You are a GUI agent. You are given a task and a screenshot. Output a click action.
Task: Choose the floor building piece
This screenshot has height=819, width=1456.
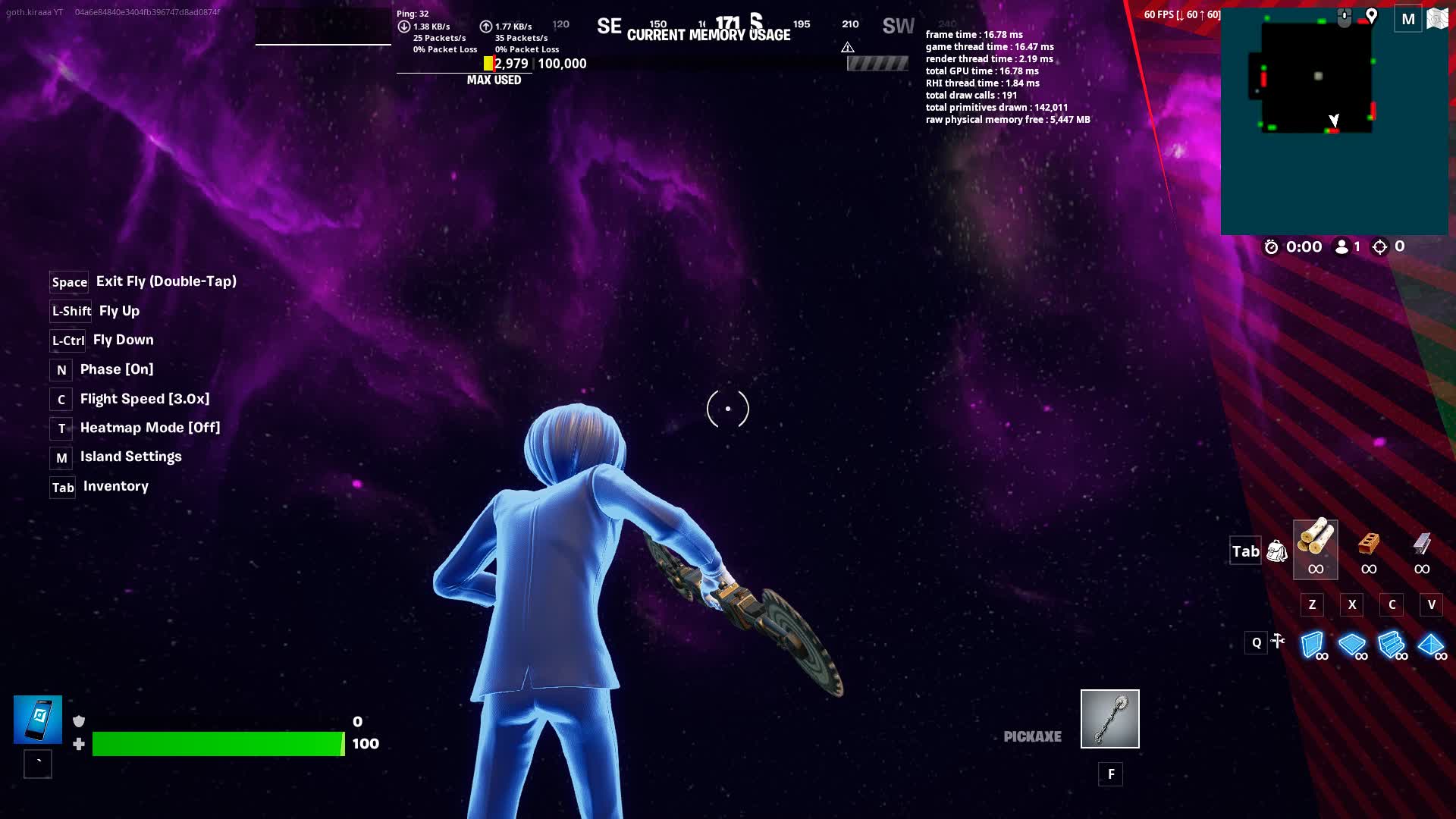1352,645
